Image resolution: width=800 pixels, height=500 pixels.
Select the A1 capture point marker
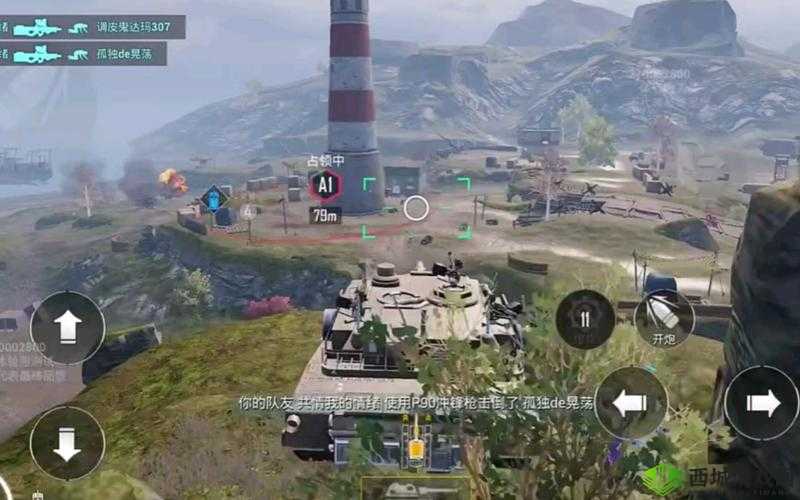click(325, 185)
